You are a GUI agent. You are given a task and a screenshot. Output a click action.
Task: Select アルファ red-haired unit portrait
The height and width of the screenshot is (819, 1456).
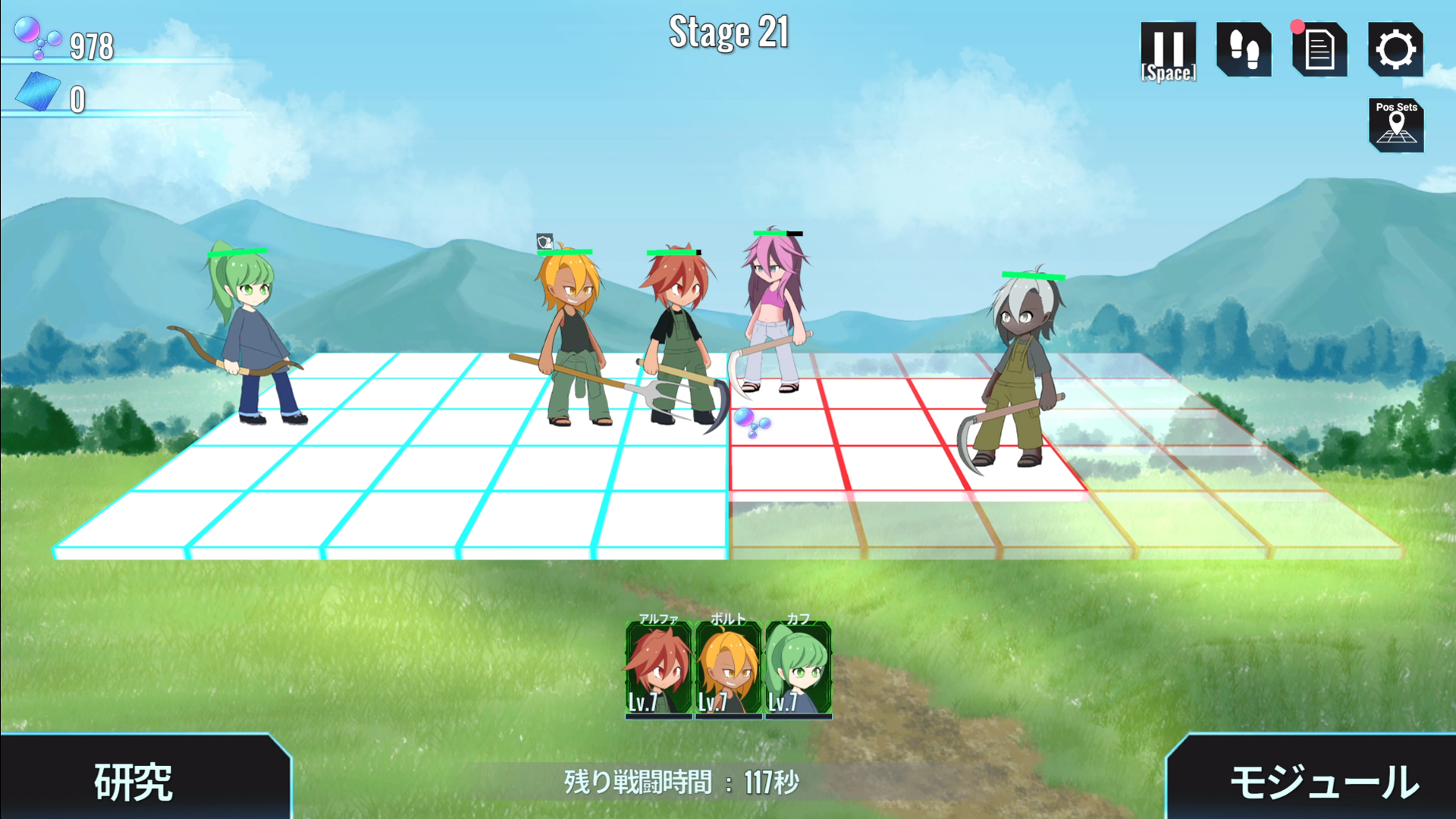click(x=658, y=669)
